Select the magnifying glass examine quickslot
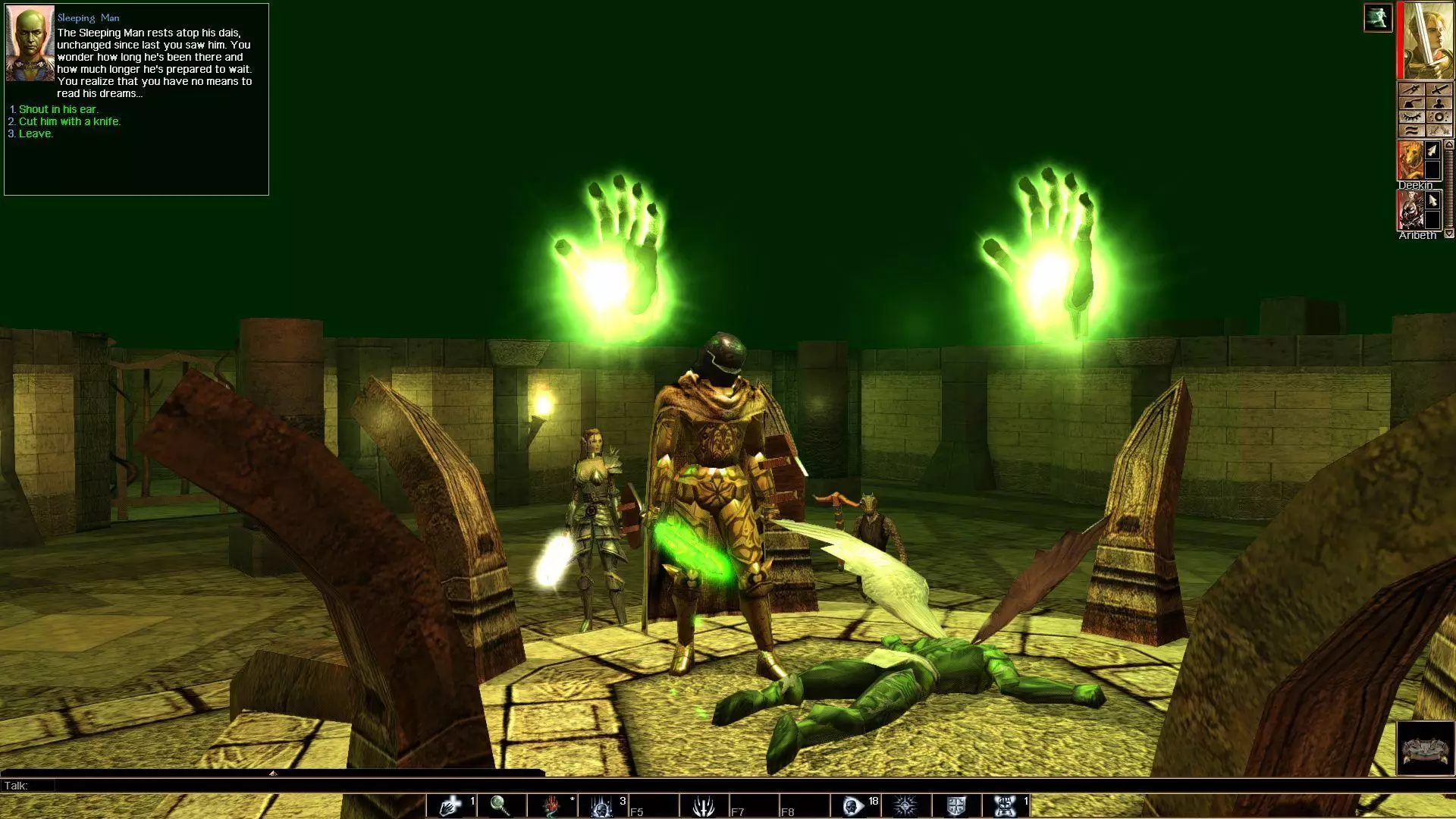The width and height of the screenshot is (1456, 819). (499, 805)
